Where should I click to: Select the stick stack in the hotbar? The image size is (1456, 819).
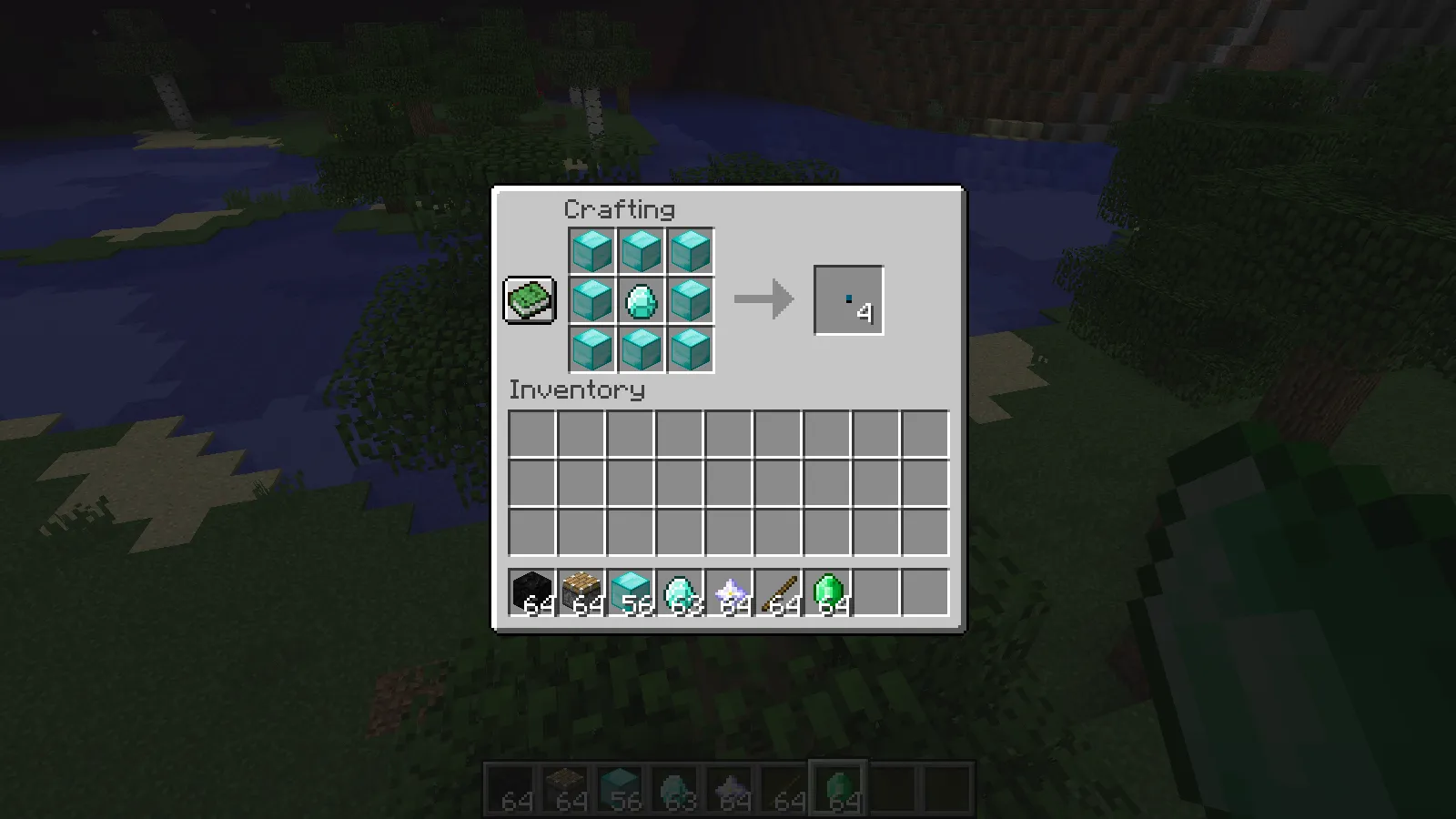pos(781,591)
